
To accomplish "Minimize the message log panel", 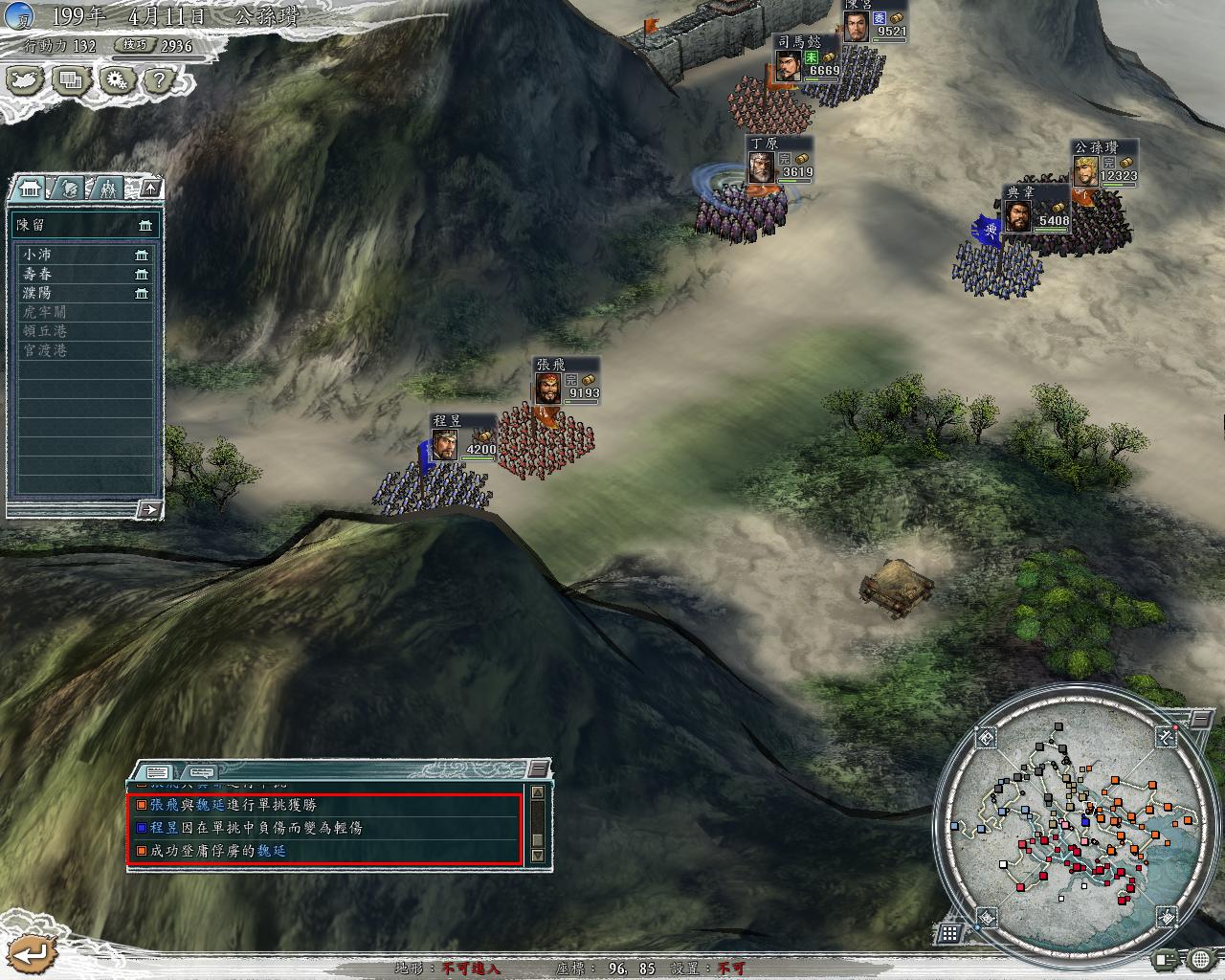I will [x=540, y=768].
